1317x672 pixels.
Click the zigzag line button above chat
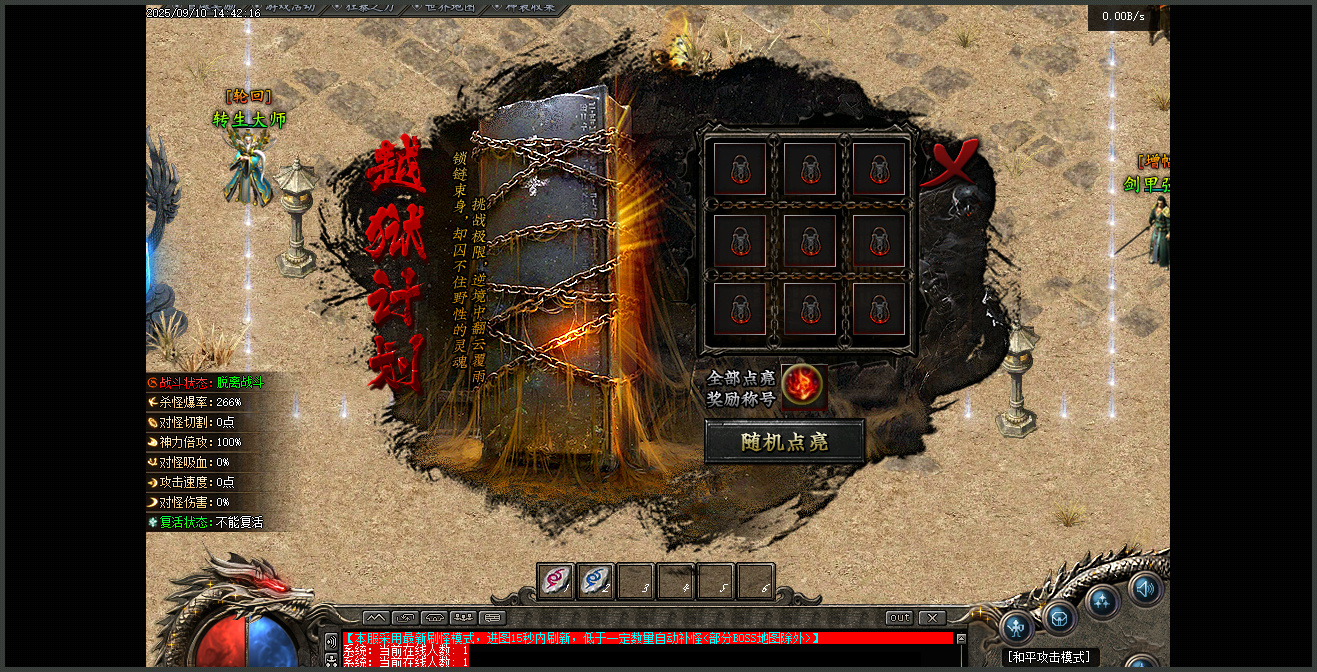tap(376, 618)
